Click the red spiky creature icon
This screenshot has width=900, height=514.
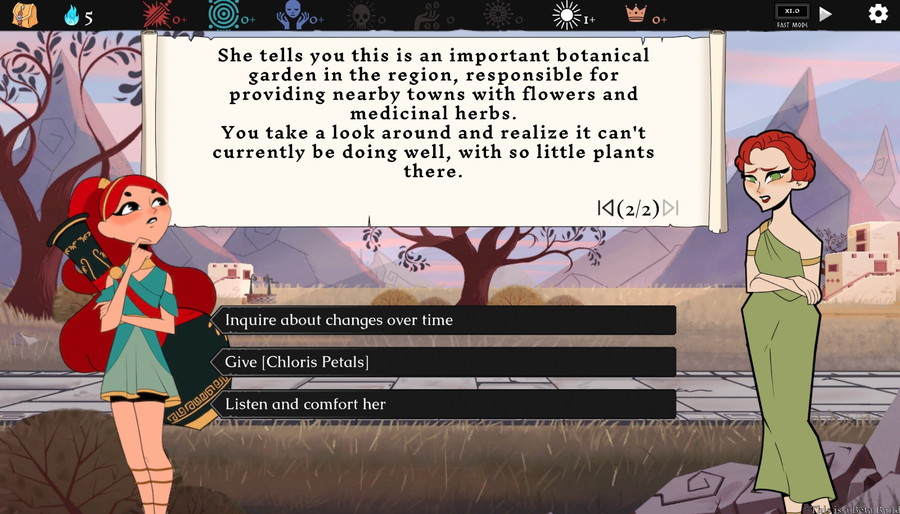pos(157,14)
